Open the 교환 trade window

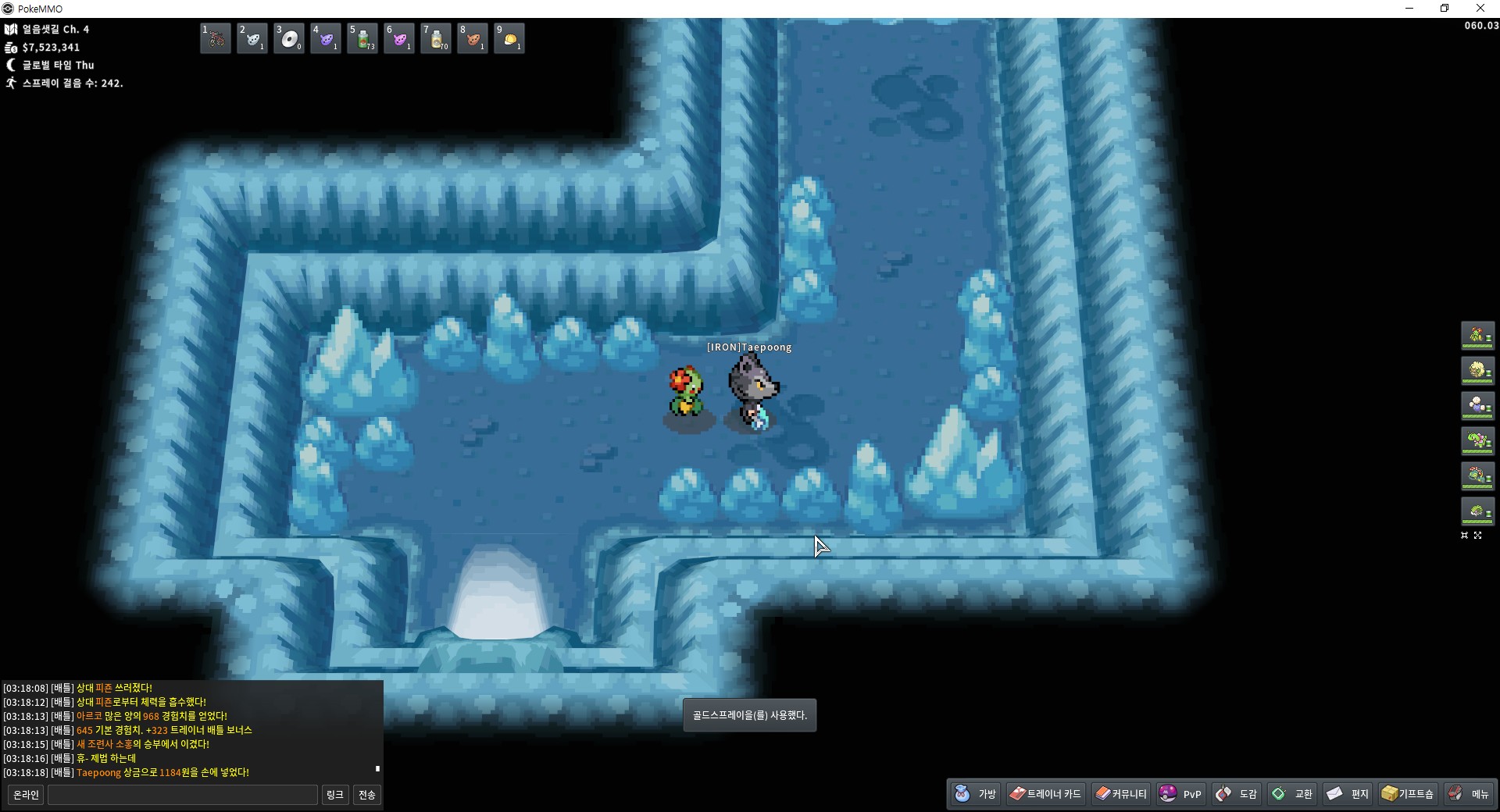click(x=1293, y=794)
